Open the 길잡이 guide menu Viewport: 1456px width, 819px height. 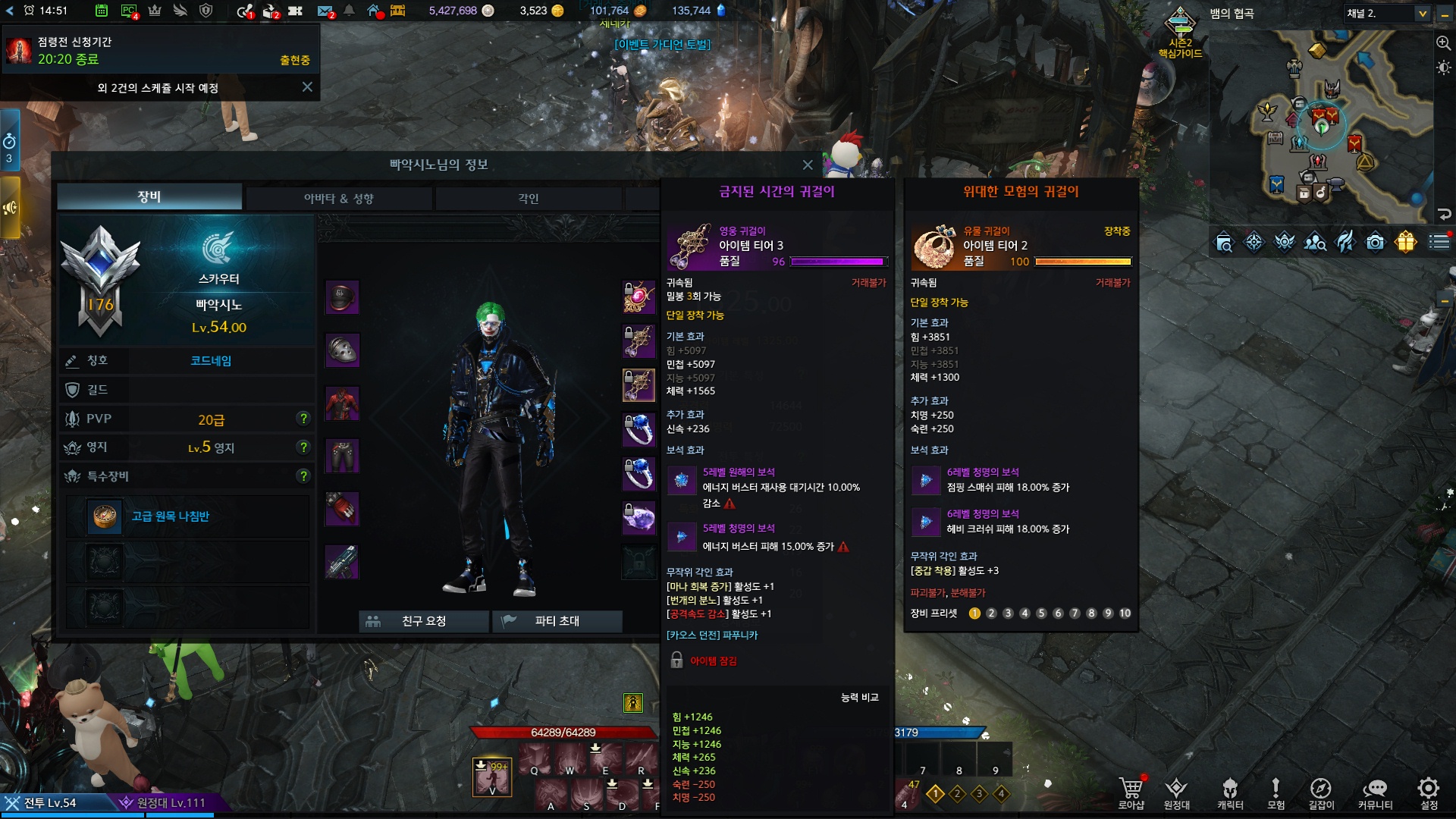[x=1320, y=792]
